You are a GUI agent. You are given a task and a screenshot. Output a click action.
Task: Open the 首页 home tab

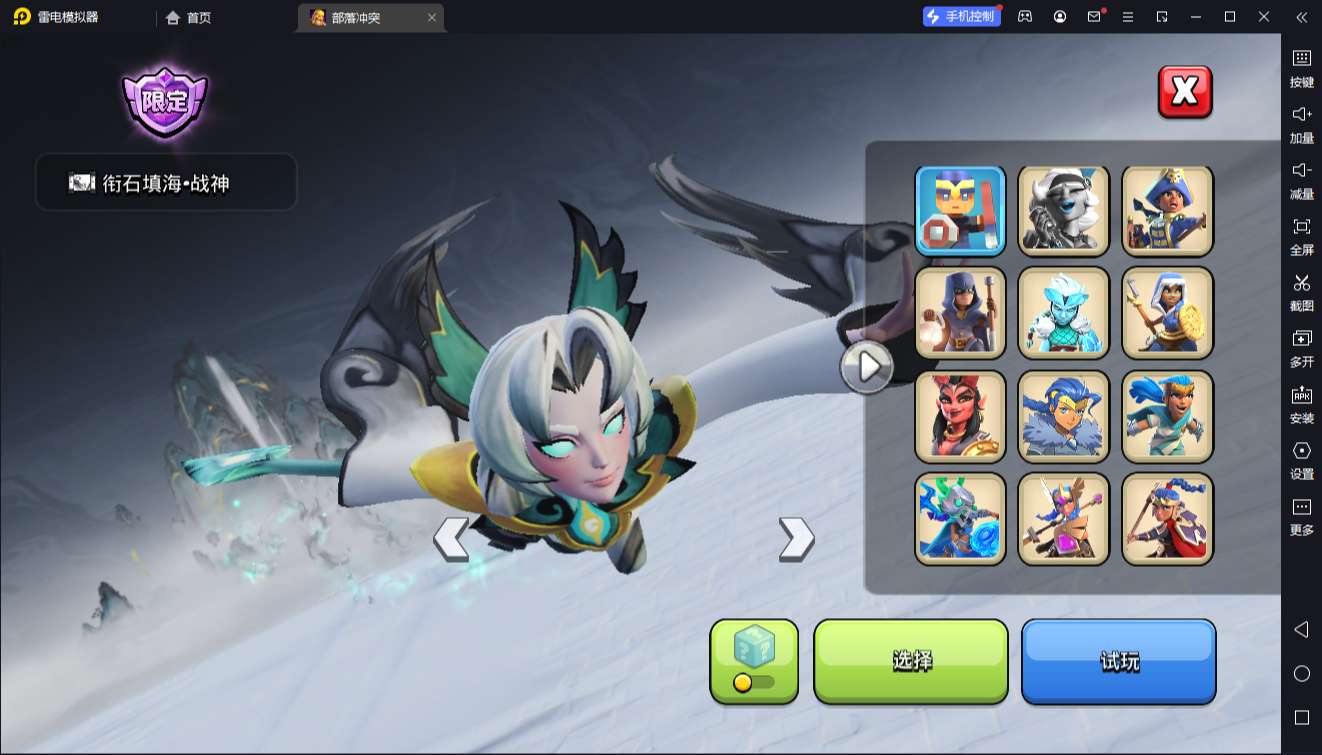189,17
